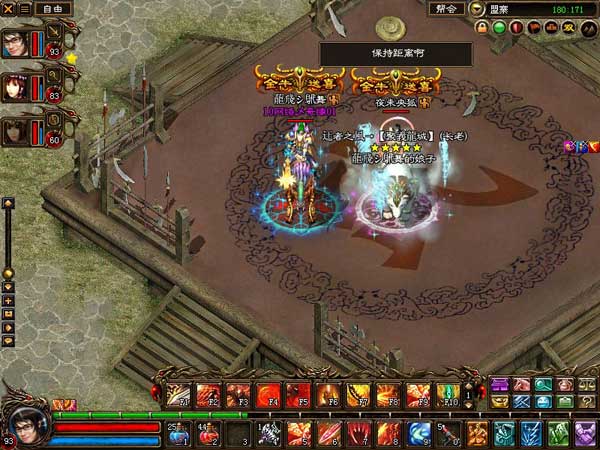
Task: Select the level 93 party member portrait
Action: (15, 43)
